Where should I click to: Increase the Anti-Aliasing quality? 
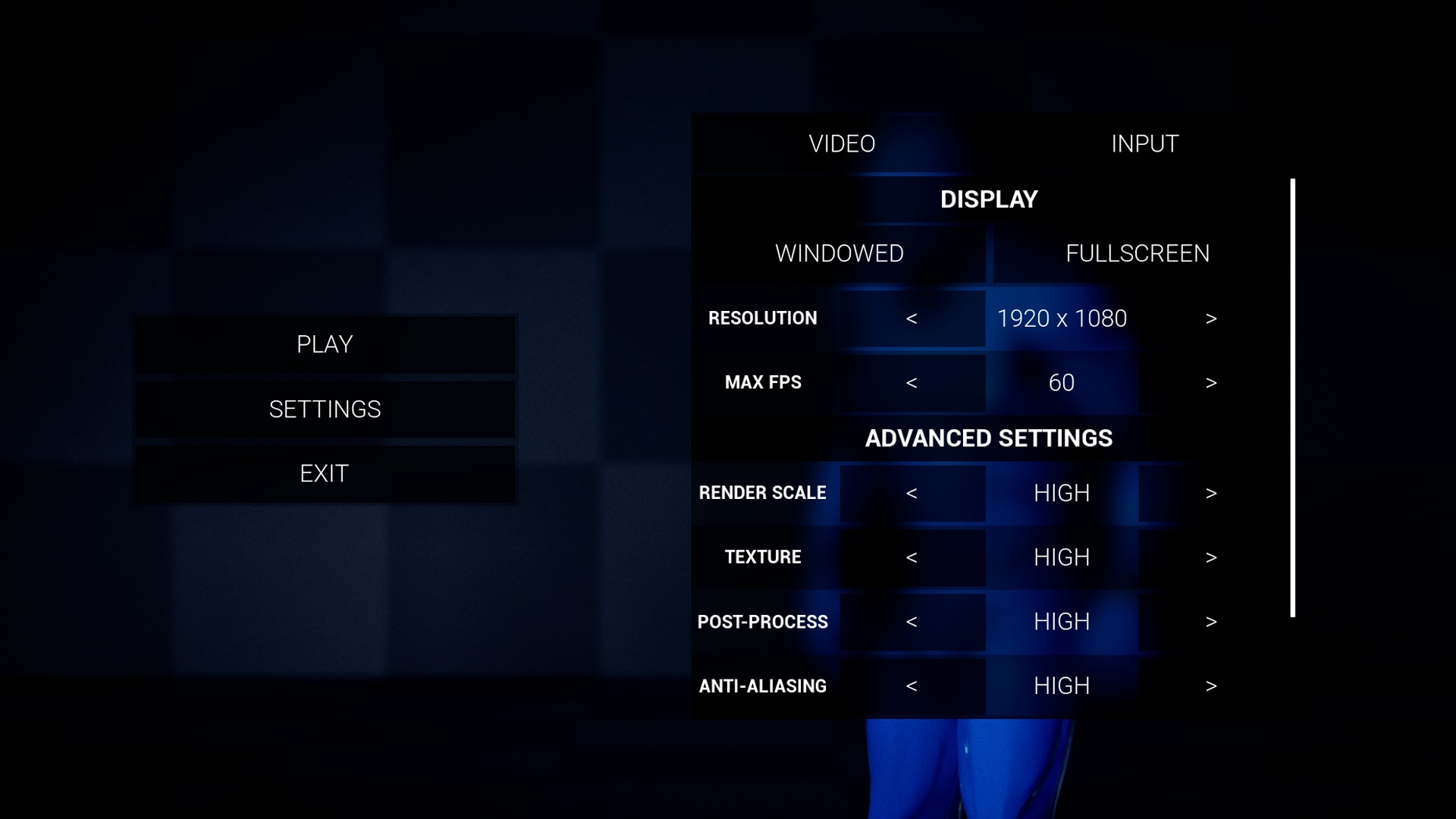[1211, 686]
